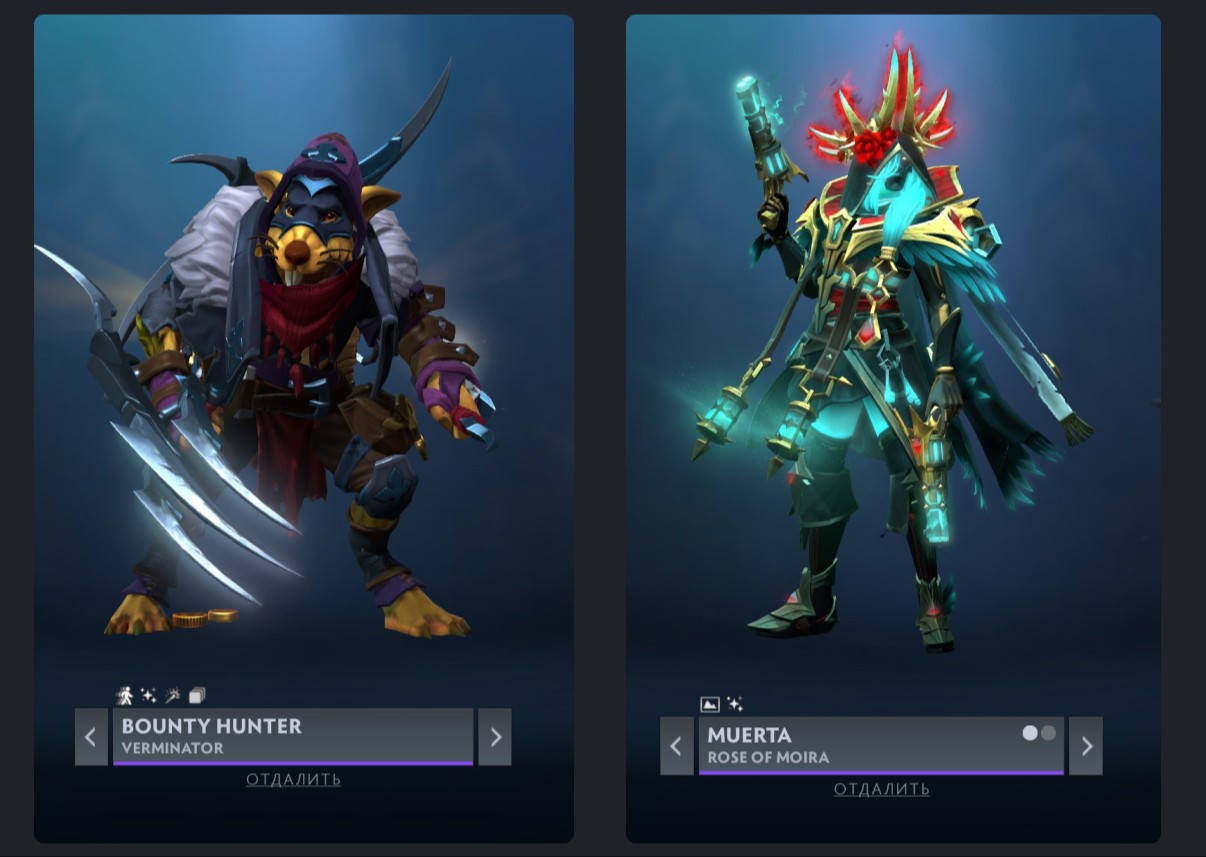Choose the first style dot for Muerta

[x=1030, y=733]
